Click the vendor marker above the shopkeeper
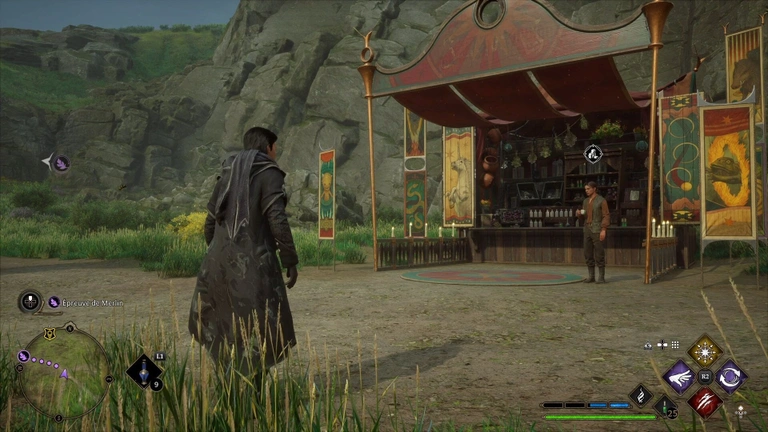The height and width of the screenshot is (432, 768). (593, 153)
